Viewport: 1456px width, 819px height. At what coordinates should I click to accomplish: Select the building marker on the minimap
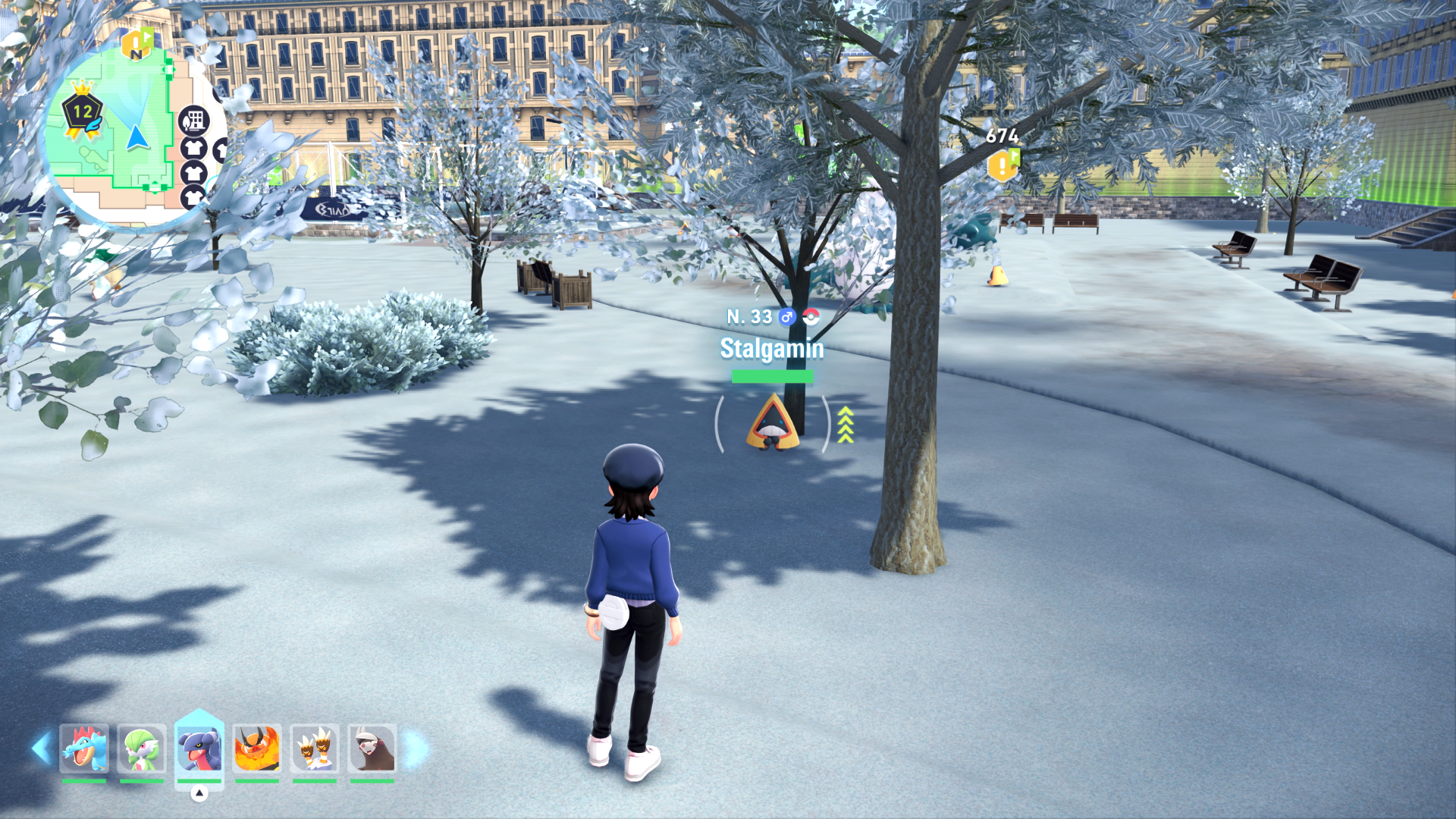click(x=194, y=120)
